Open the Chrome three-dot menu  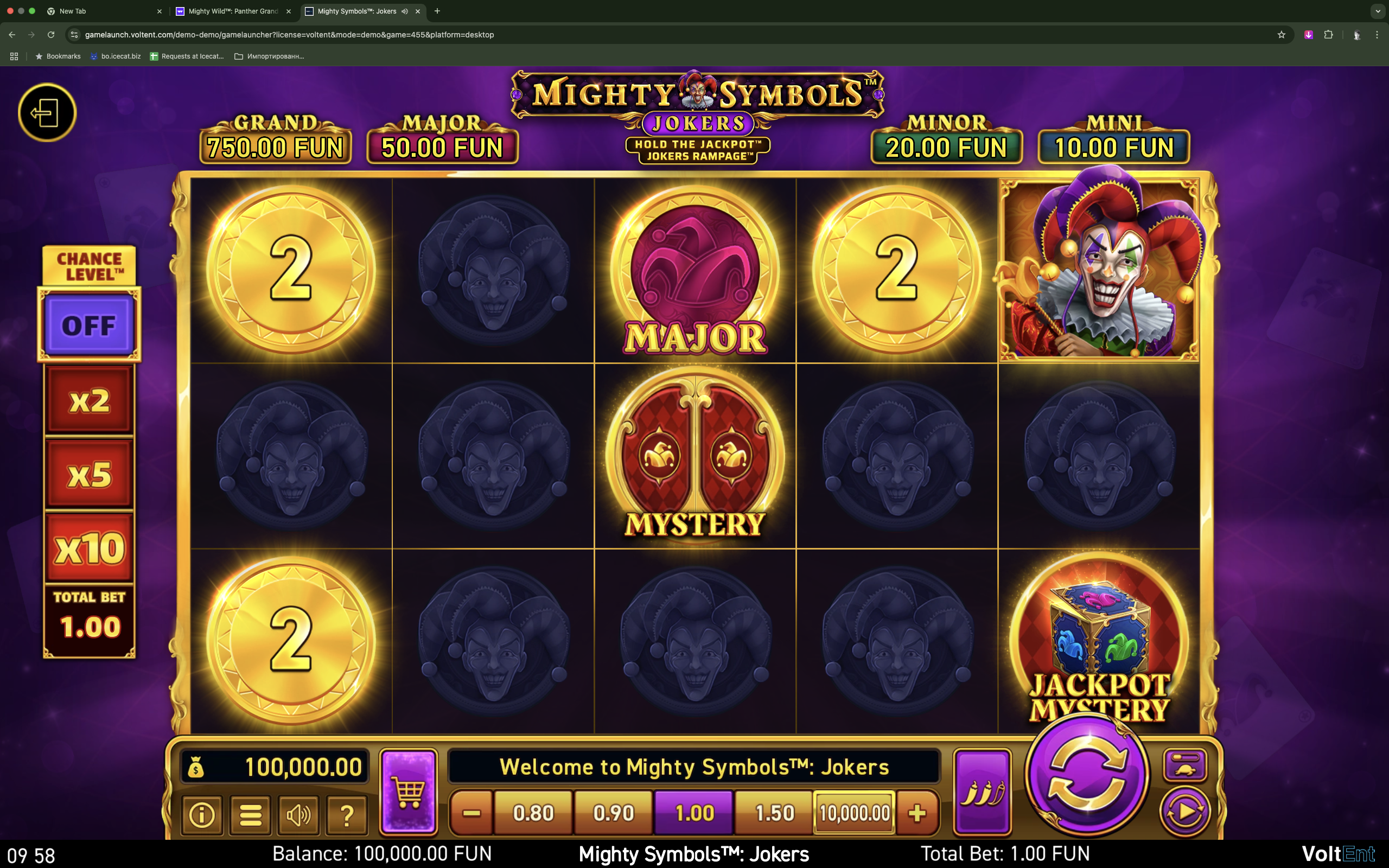tap(1377, 34)
